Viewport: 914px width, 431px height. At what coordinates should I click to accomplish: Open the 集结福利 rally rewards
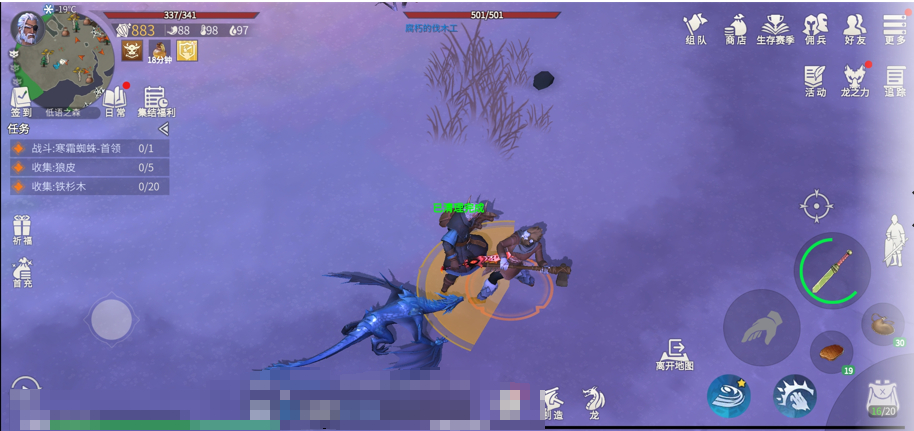155,102
